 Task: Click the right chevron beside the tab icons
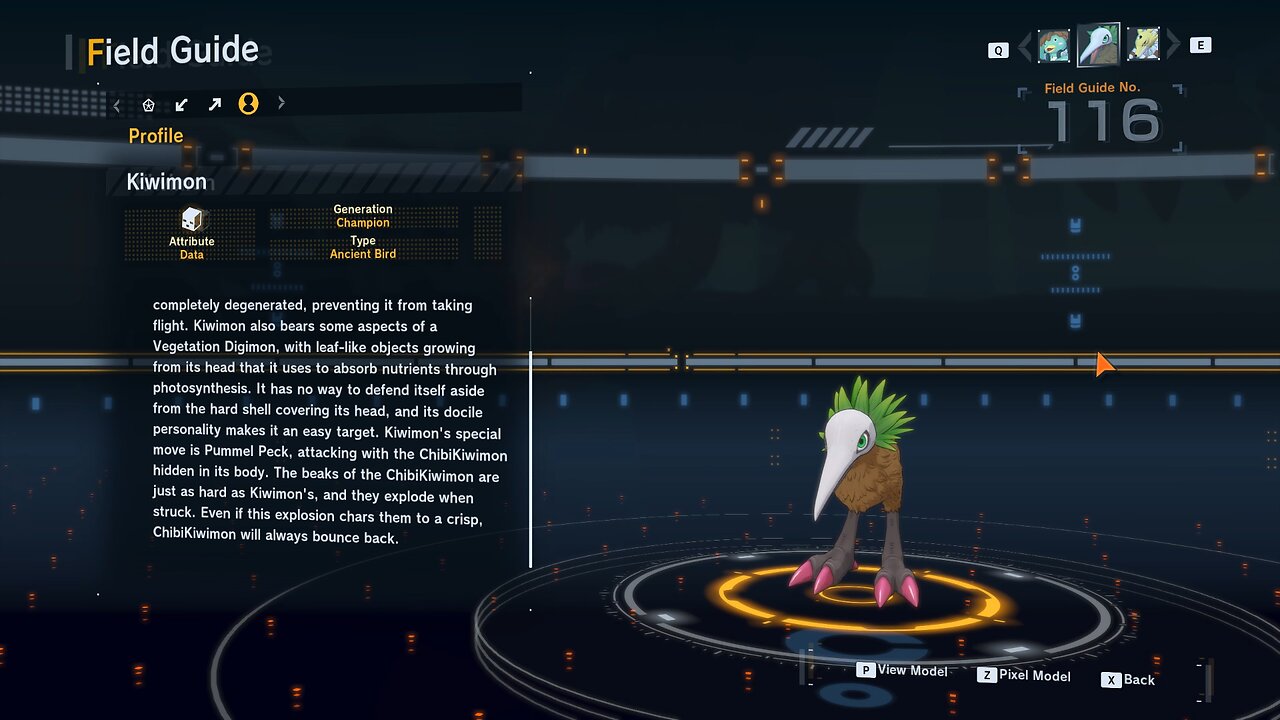coord(281,103)
